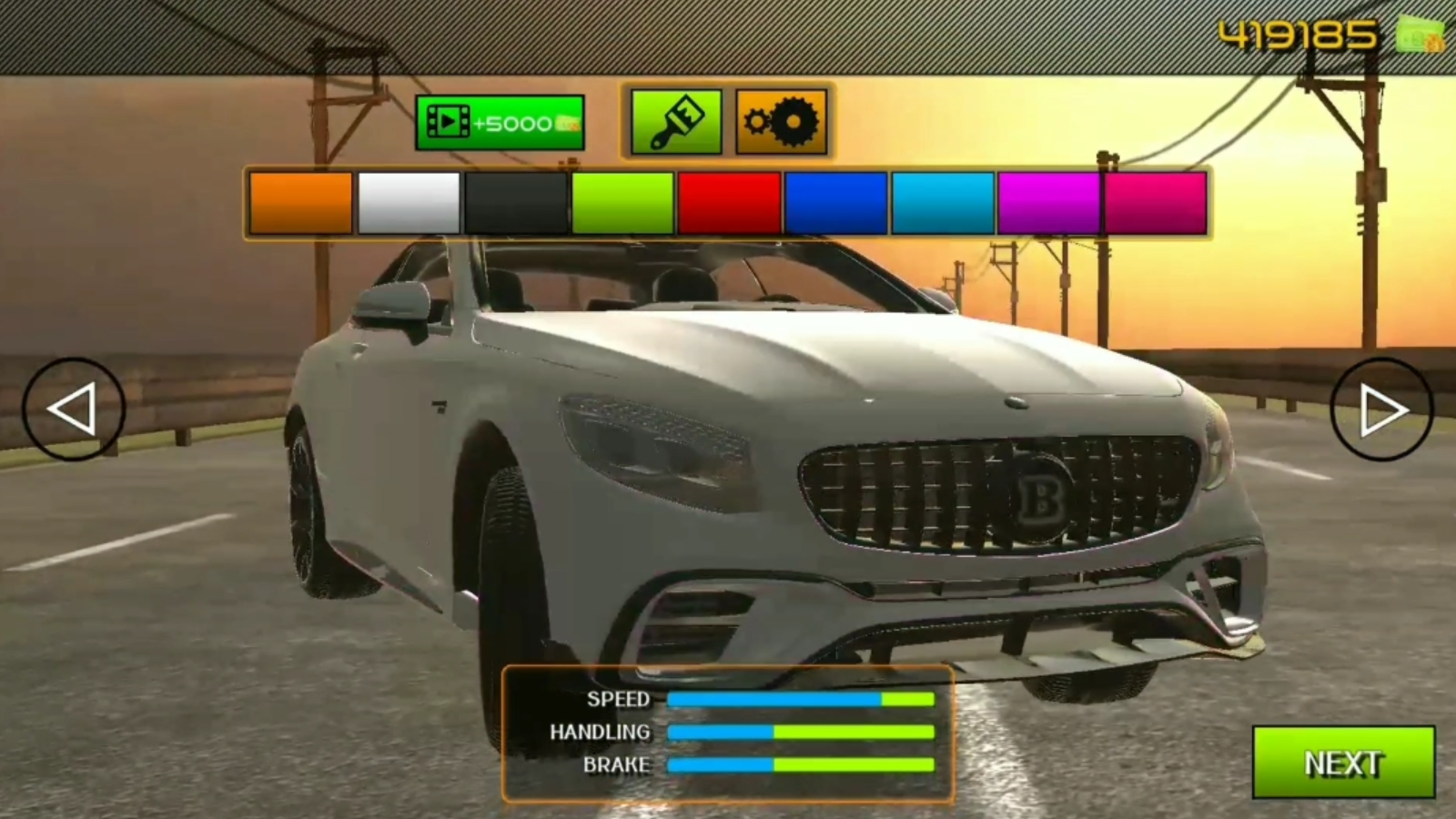
Task: Open the paint brush color tool
Action: 675,121
